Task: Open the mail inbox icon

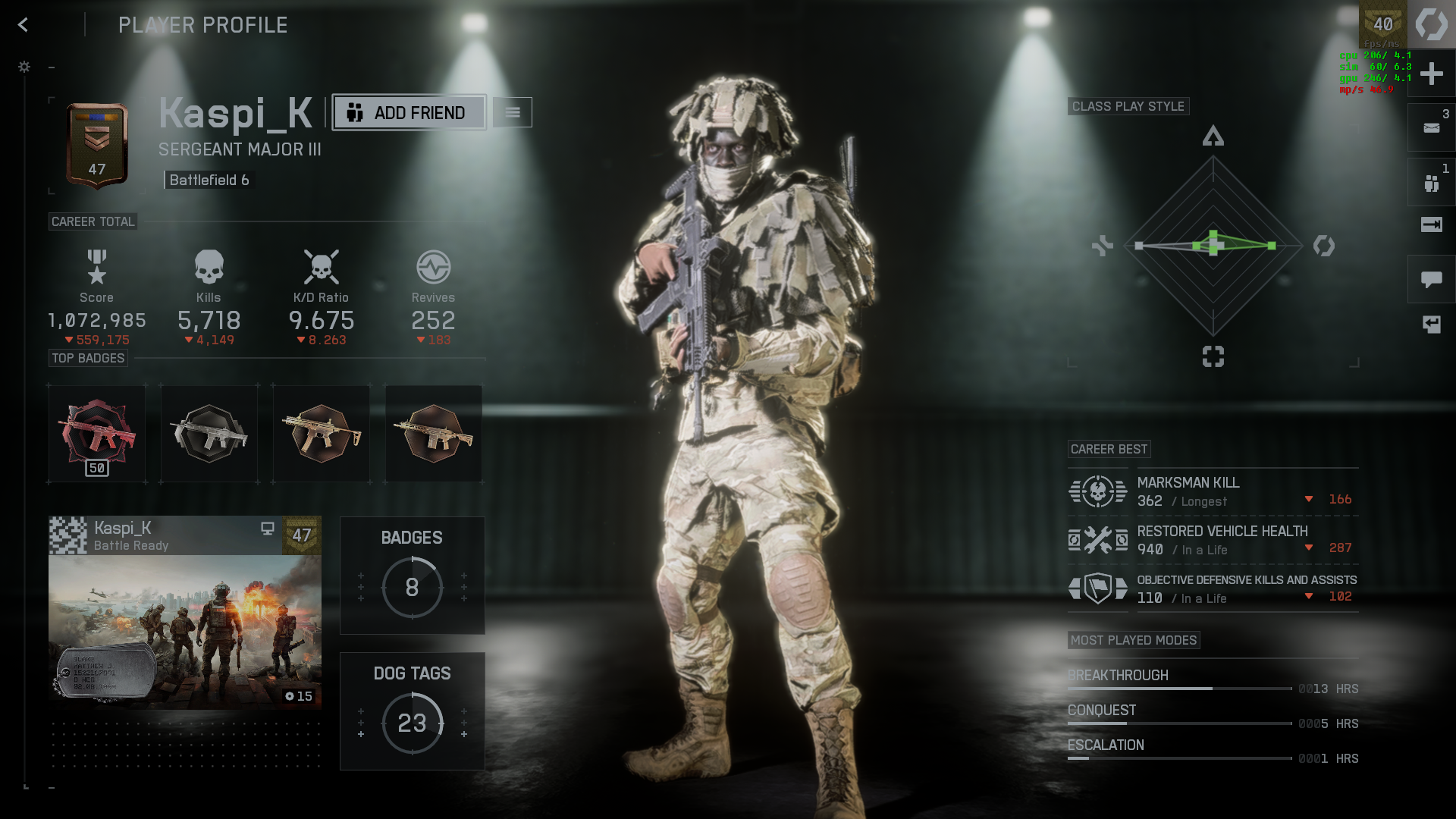Action: (1431, 128)
